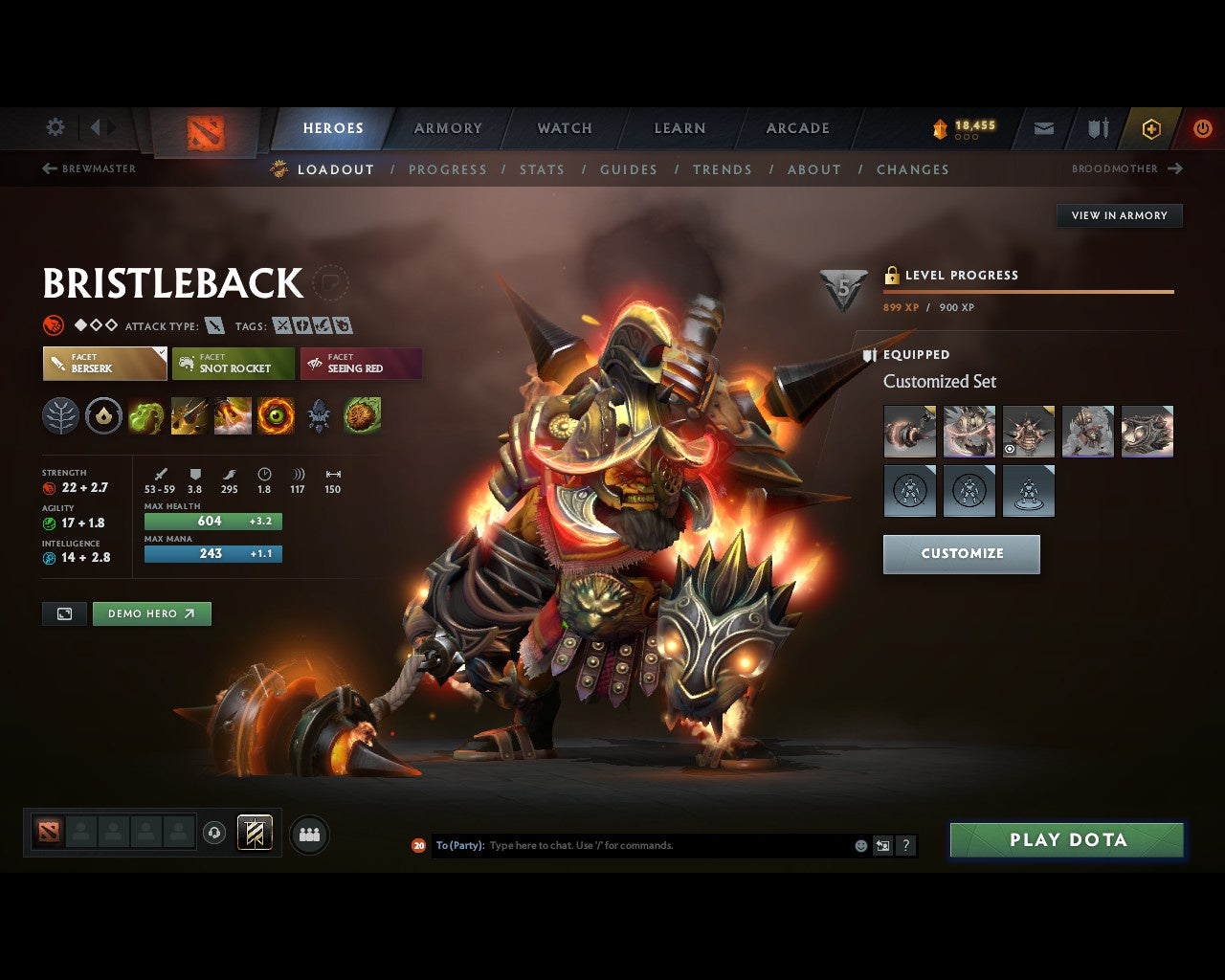The width and height of the screenshot is (1225, 980).
Task: Navigate to Broodmother with the right arrow
Action: [x=1174, y=168]
